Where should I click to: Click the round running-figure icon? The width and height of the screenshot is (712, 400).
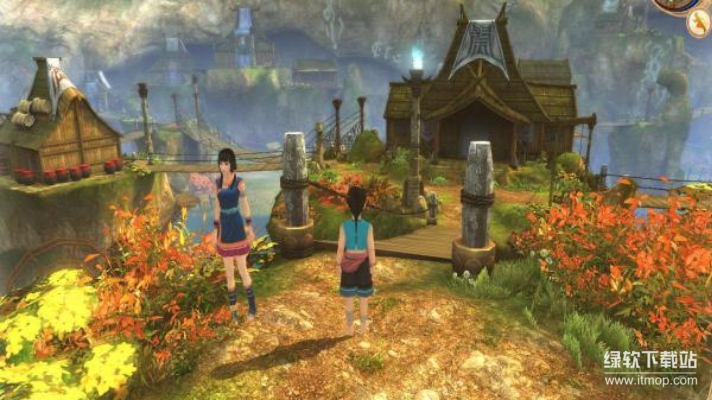tap(699, 26)
